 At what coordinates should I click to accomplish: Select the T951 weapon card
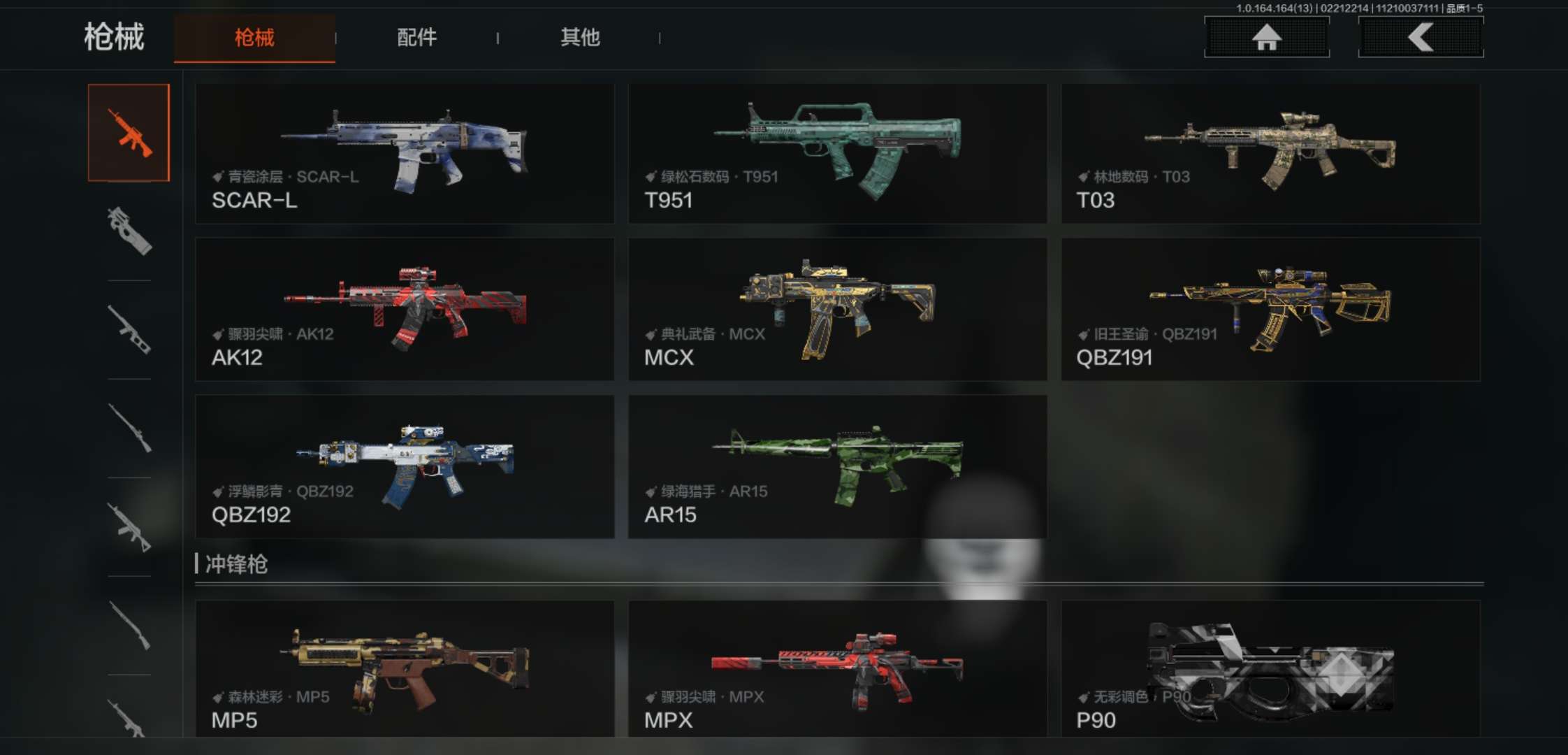click(x=837, y=154)
